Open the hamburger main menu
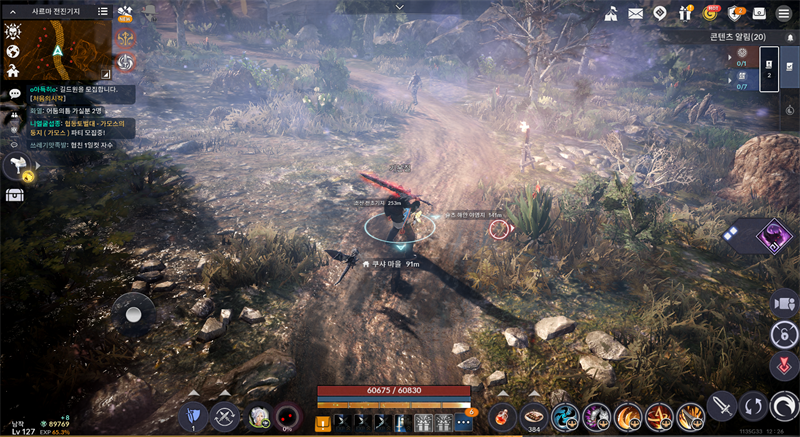 [x=785, y=13]
